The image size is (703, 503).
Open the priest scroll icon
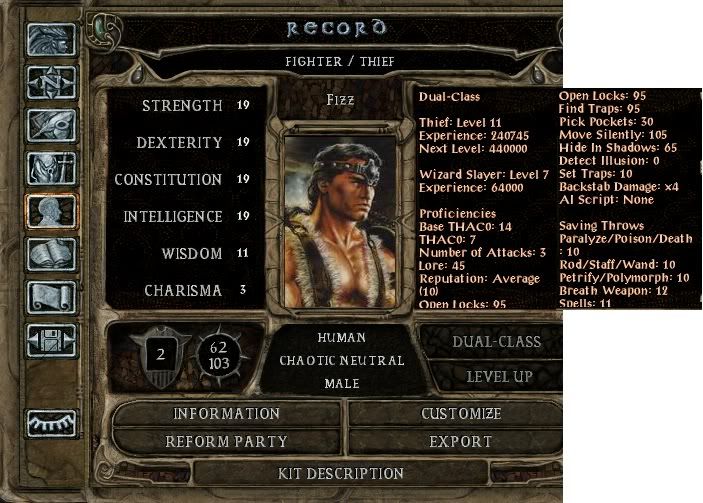[x=47, y=297]
